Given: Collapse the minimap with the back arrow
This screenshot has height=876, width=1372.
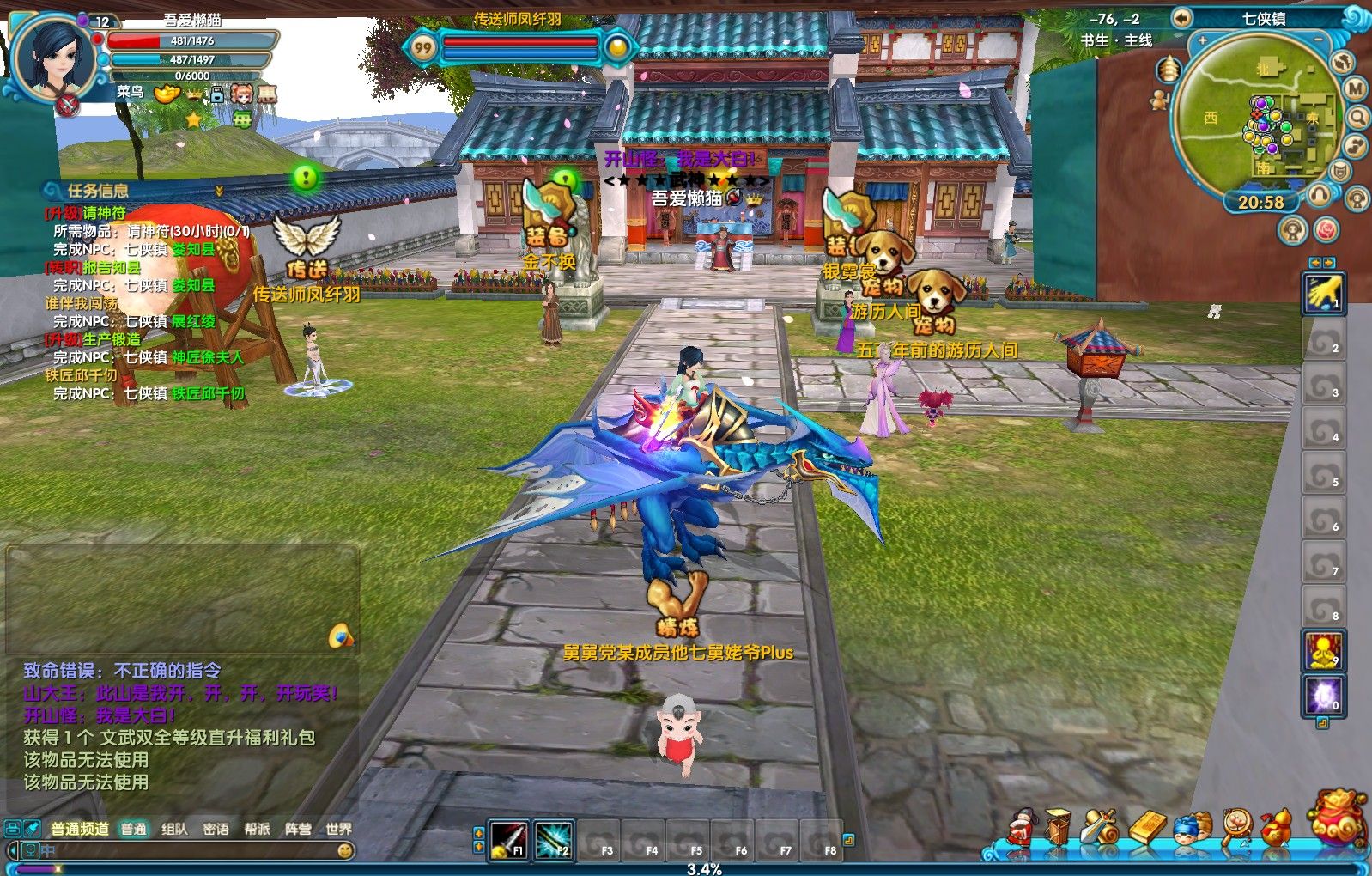Looking at the screenshot, I should (1182, 18).
